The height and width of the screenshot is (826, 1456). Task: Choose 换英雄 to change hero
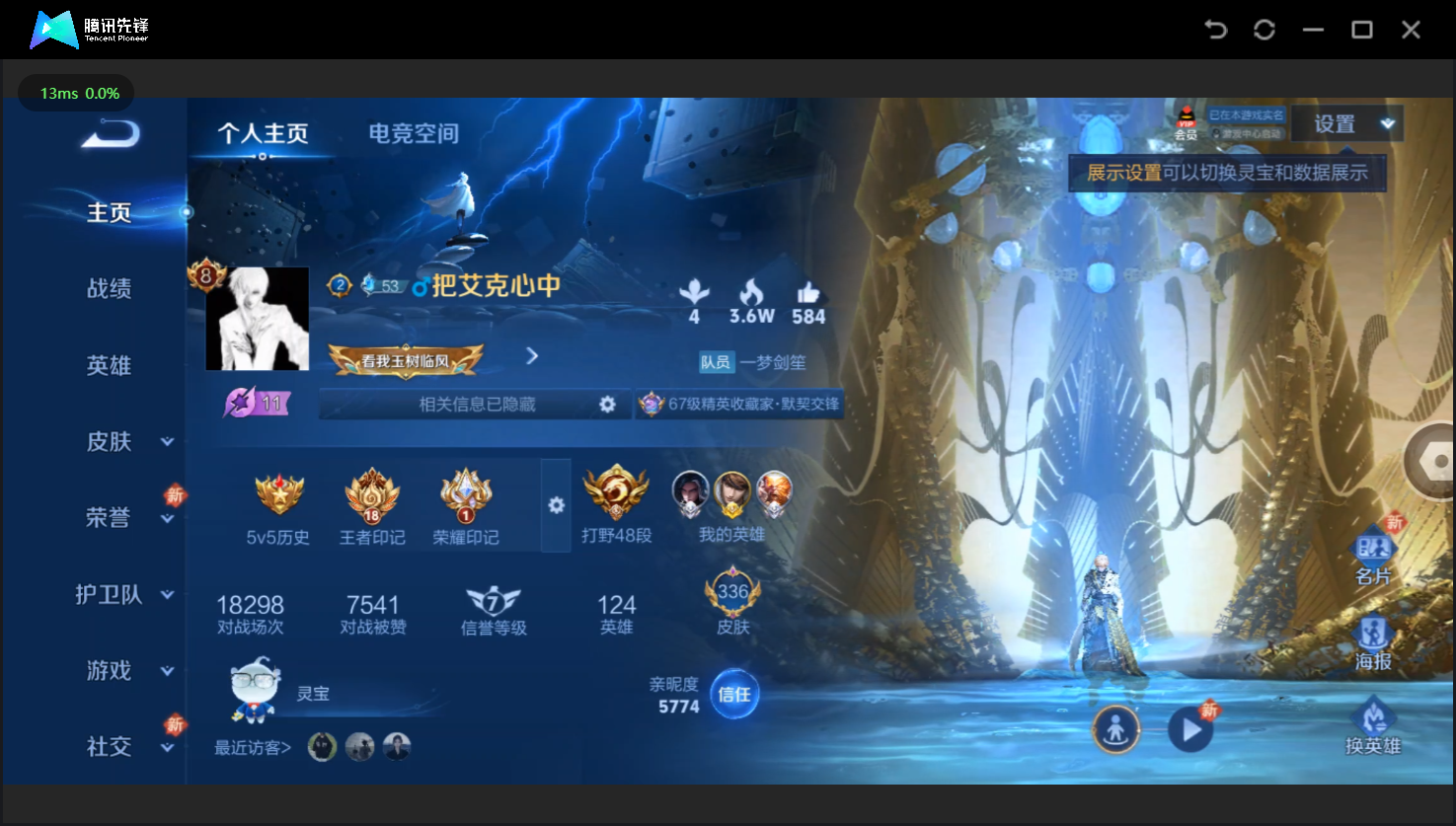1373,728
